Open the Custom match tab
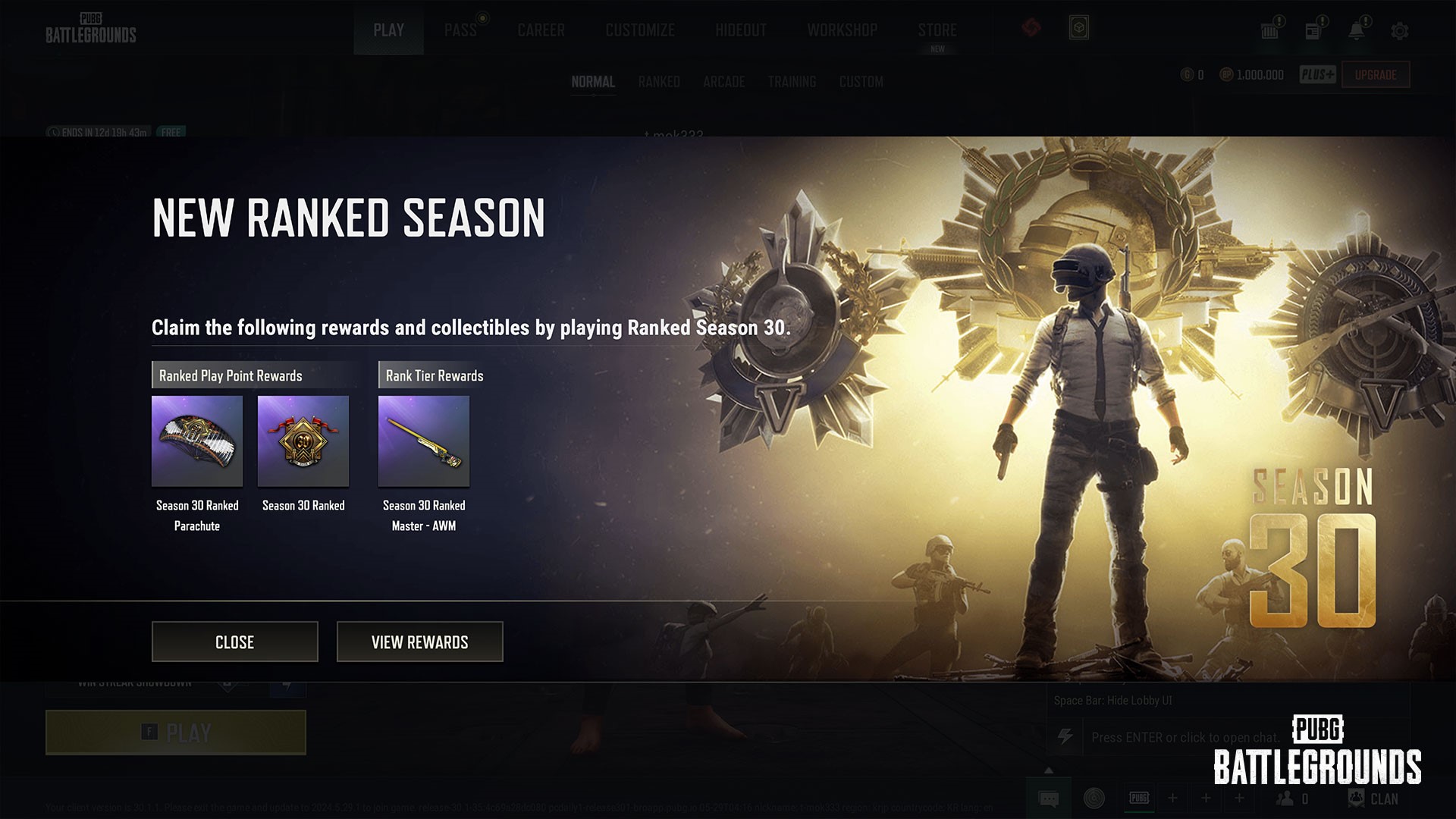This screenshot has width=1456, height=819. [x=861, y=82]
